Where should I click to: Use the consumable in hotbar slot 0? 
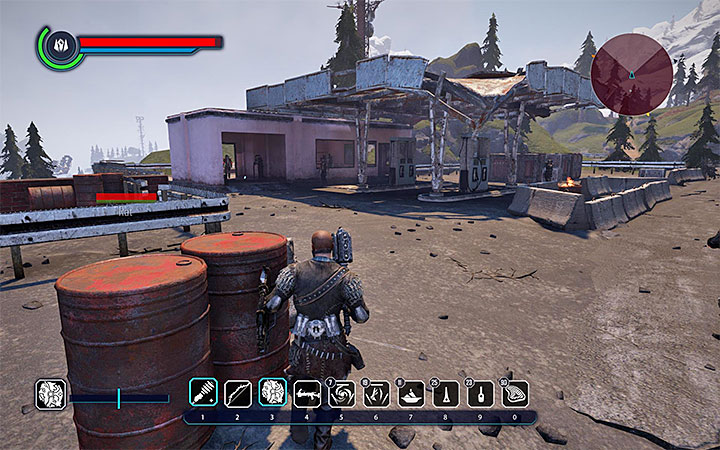(515, 393)
